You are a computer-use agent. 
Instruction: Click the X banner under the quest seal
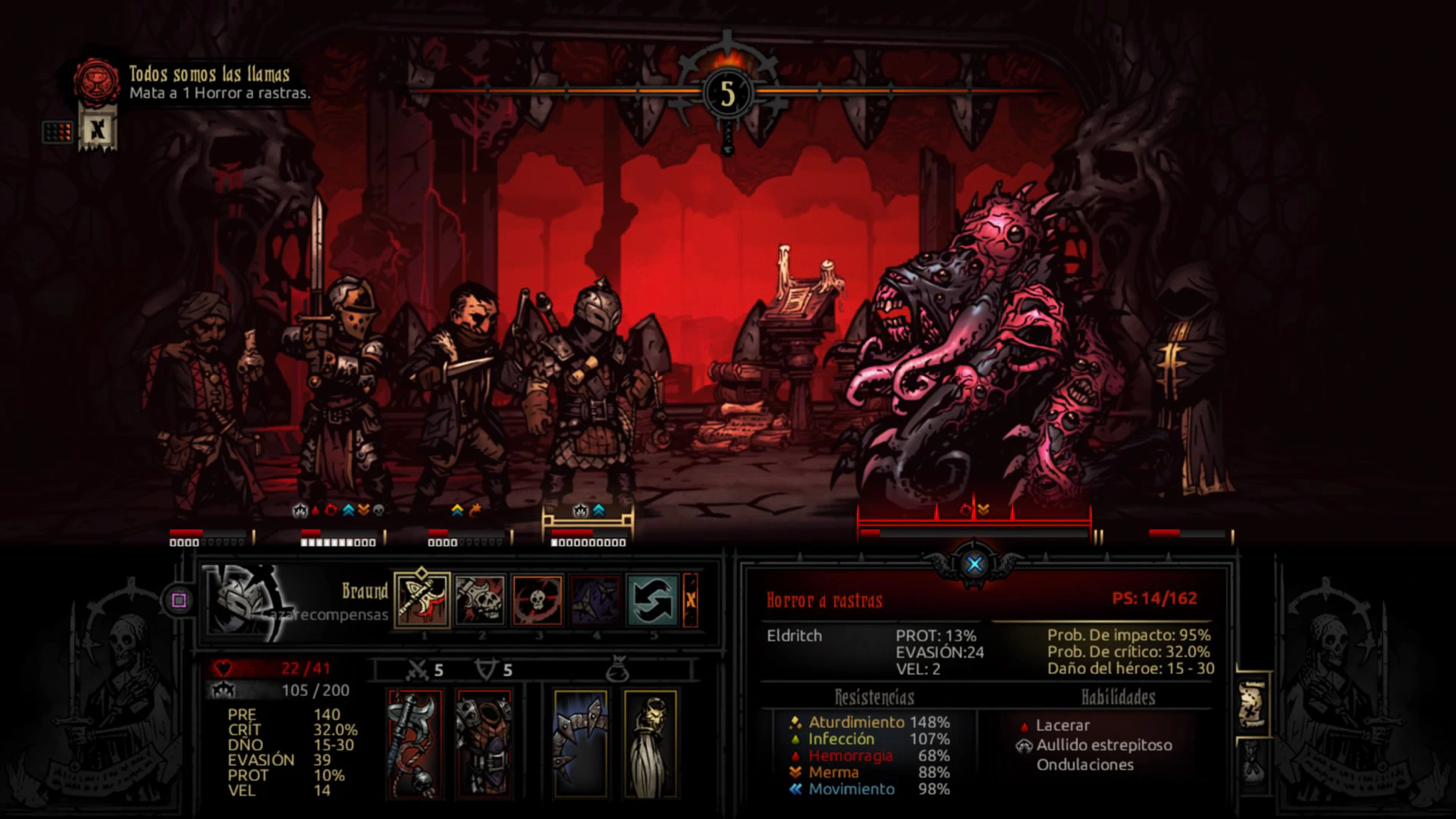[97, 130]
